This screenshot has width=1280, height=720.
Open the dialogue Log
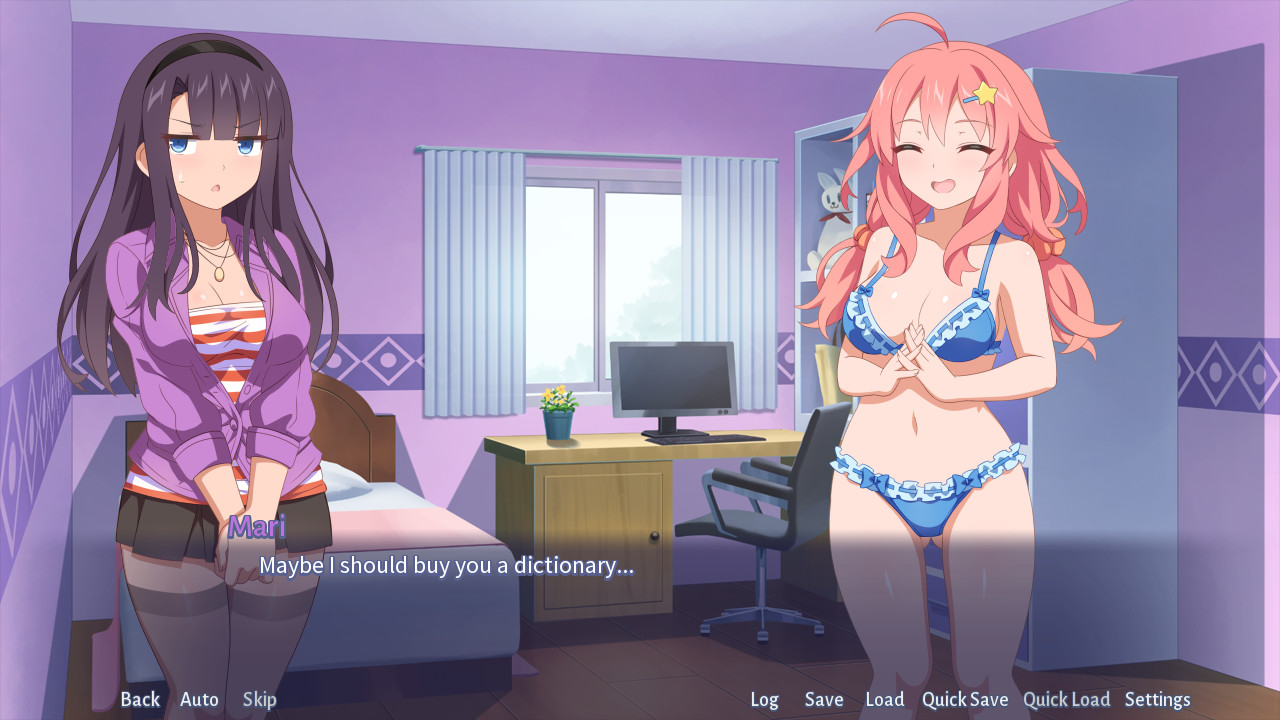pyautogui.click(x=764, y=699)
